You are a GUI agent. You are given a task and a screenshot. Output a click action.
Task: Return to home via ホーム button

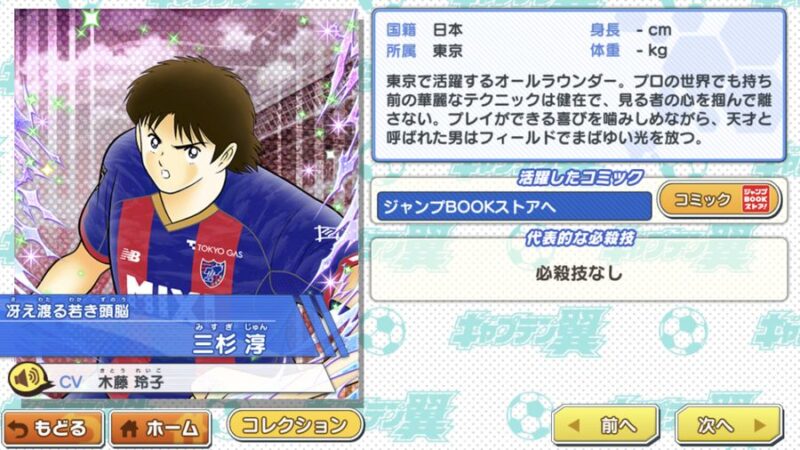click(x=160, y=427)
